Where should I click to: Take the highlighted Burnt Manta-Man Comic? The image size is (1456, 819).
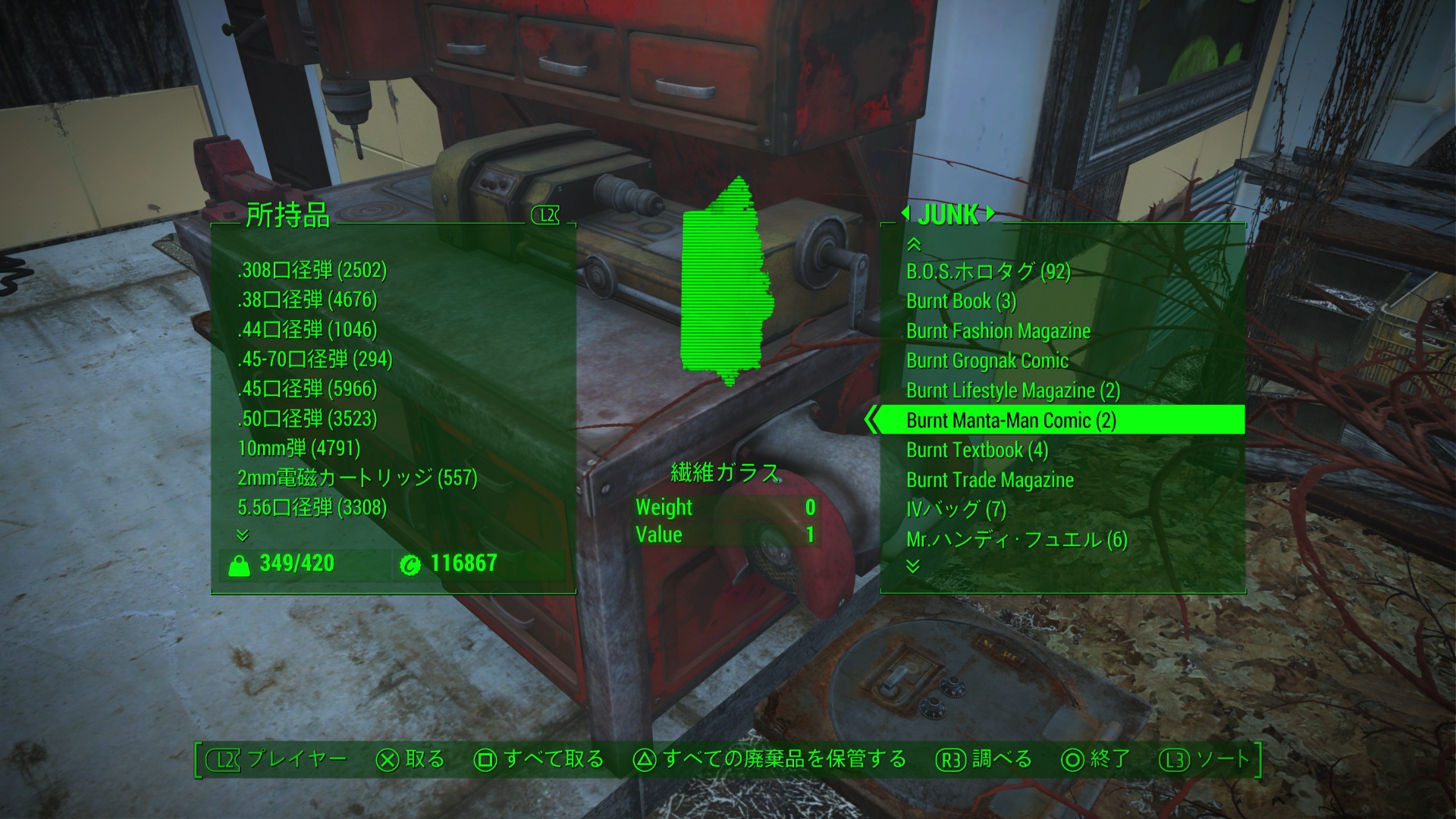point(1011,420)
